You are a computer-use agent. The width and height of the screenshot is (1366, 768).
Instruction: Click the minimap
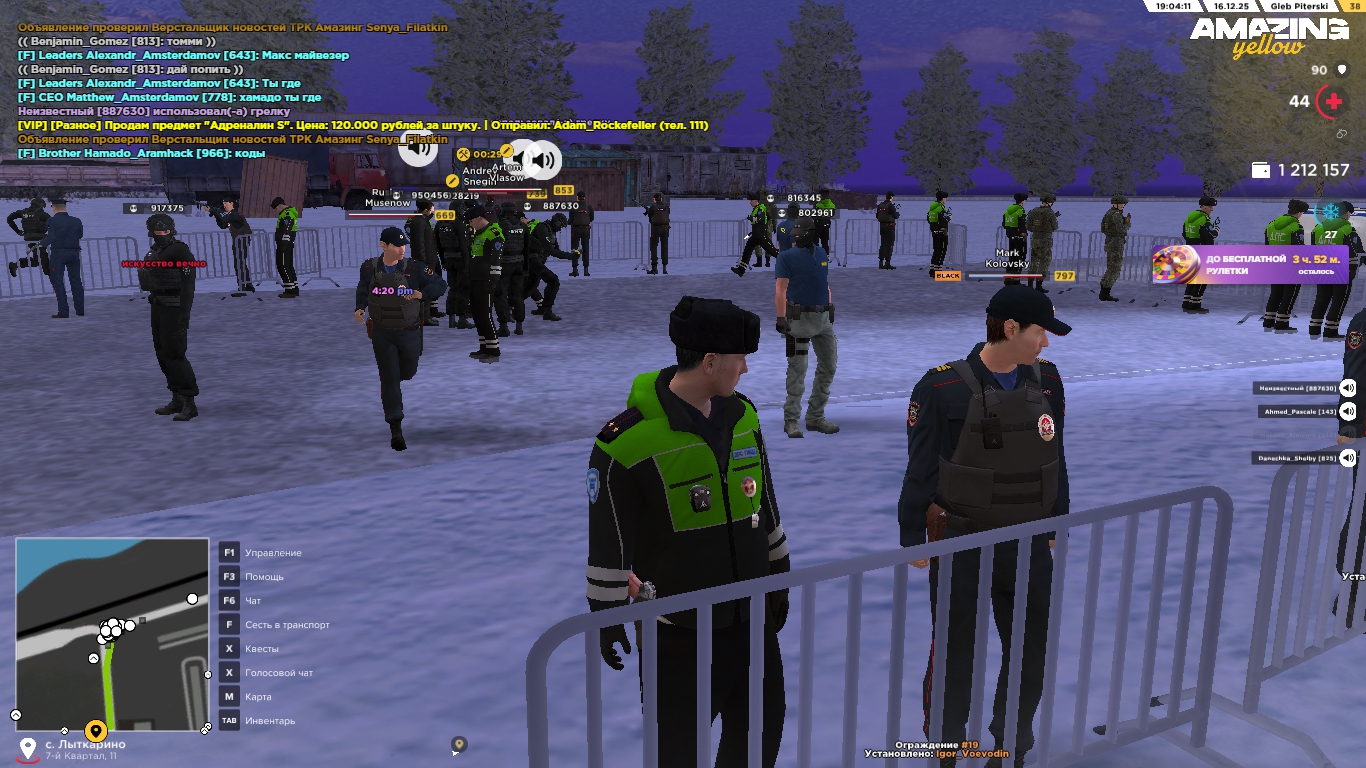[x=112, y=634]
